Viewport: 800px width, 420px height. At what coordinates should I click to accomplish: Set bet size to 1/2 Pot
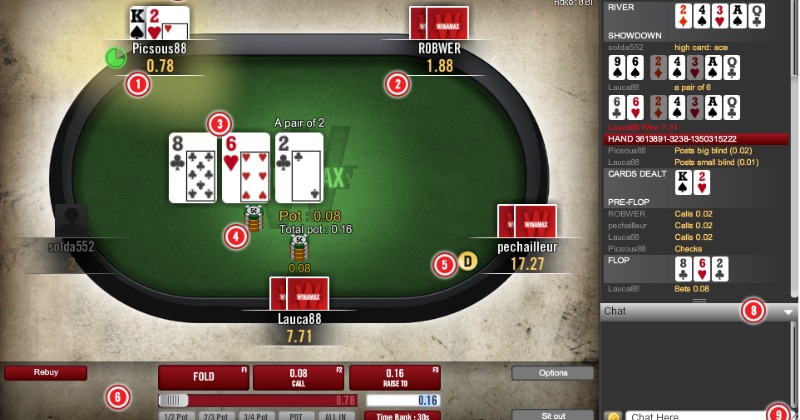177,415
